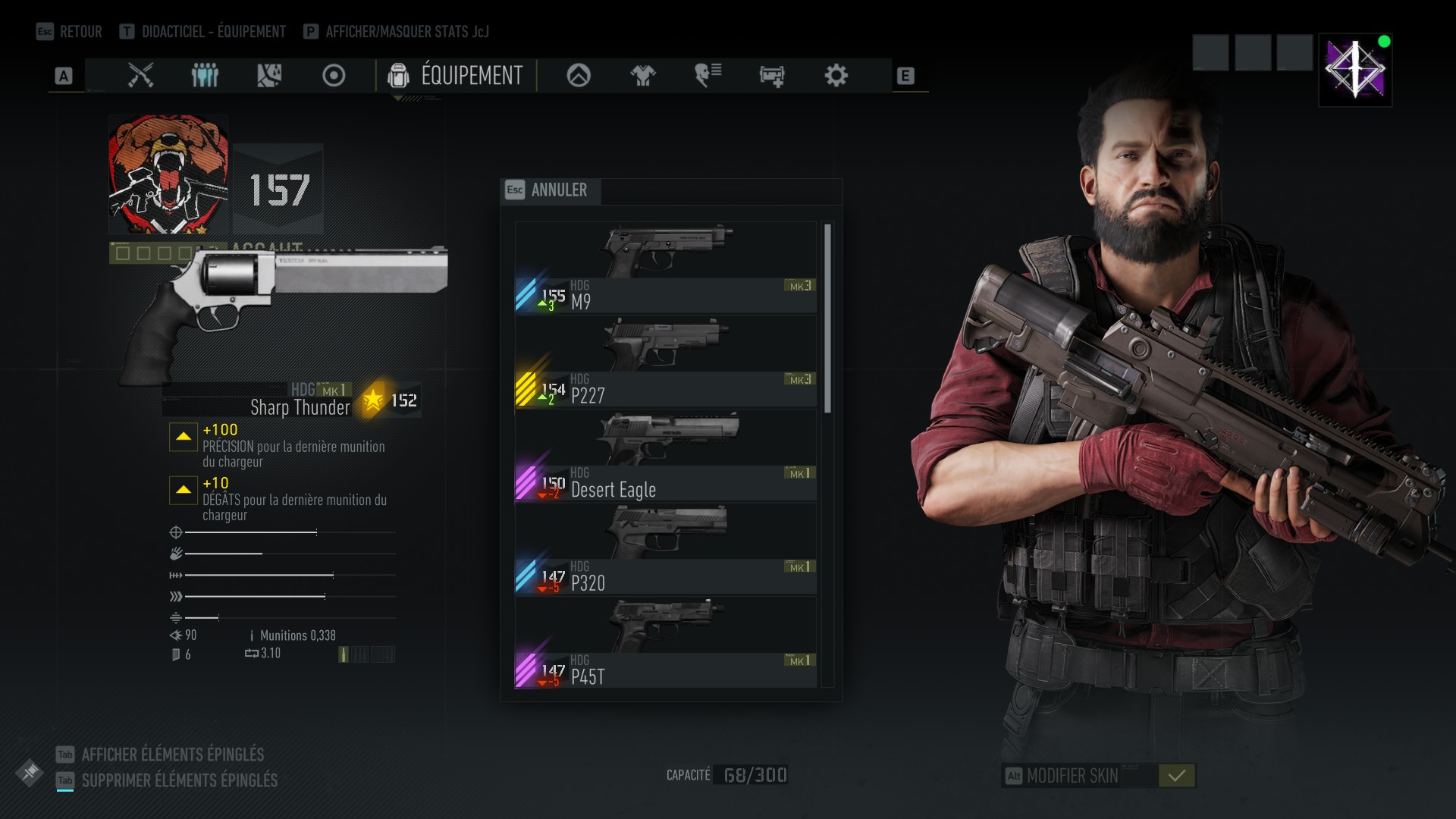This screenshot has width=1456, height=819.
Task: Switch to the map tab
Action: coord(269,76)
